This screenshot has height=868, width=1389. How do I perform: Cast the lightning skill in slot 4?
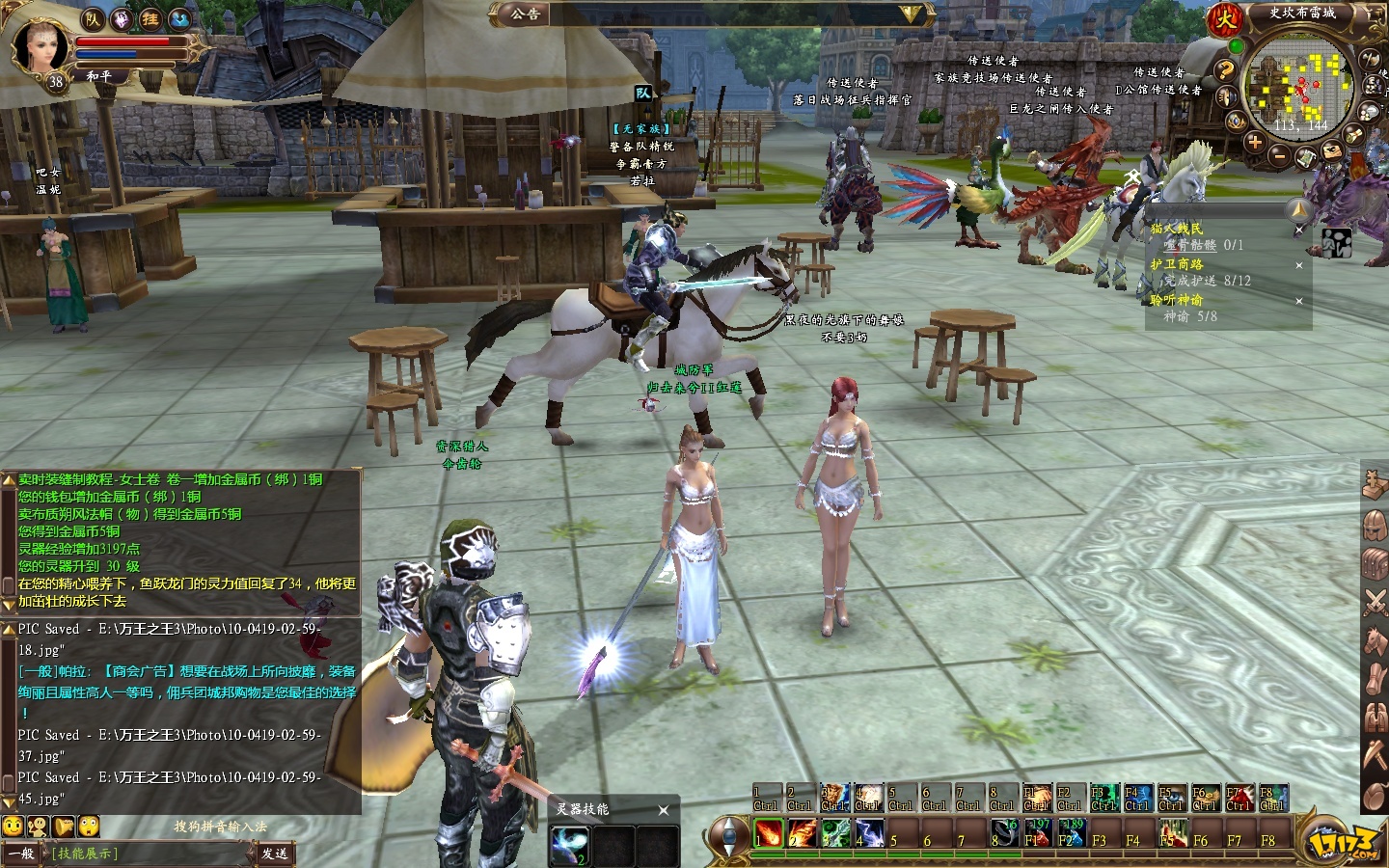click(869, 833)
